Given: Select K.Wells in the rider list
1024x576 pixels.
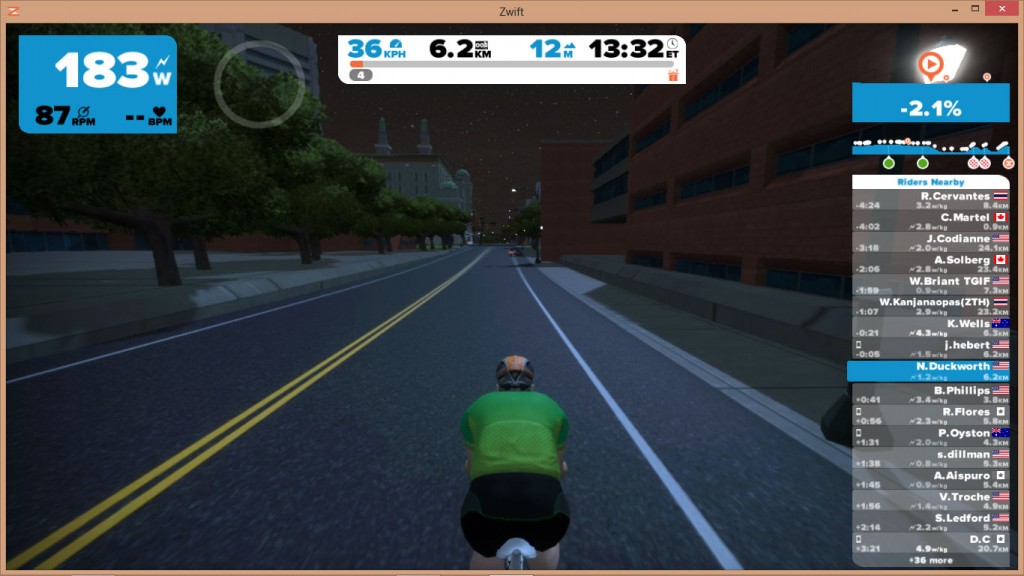Looking at the screenshot, I should [x=930, y=328].
